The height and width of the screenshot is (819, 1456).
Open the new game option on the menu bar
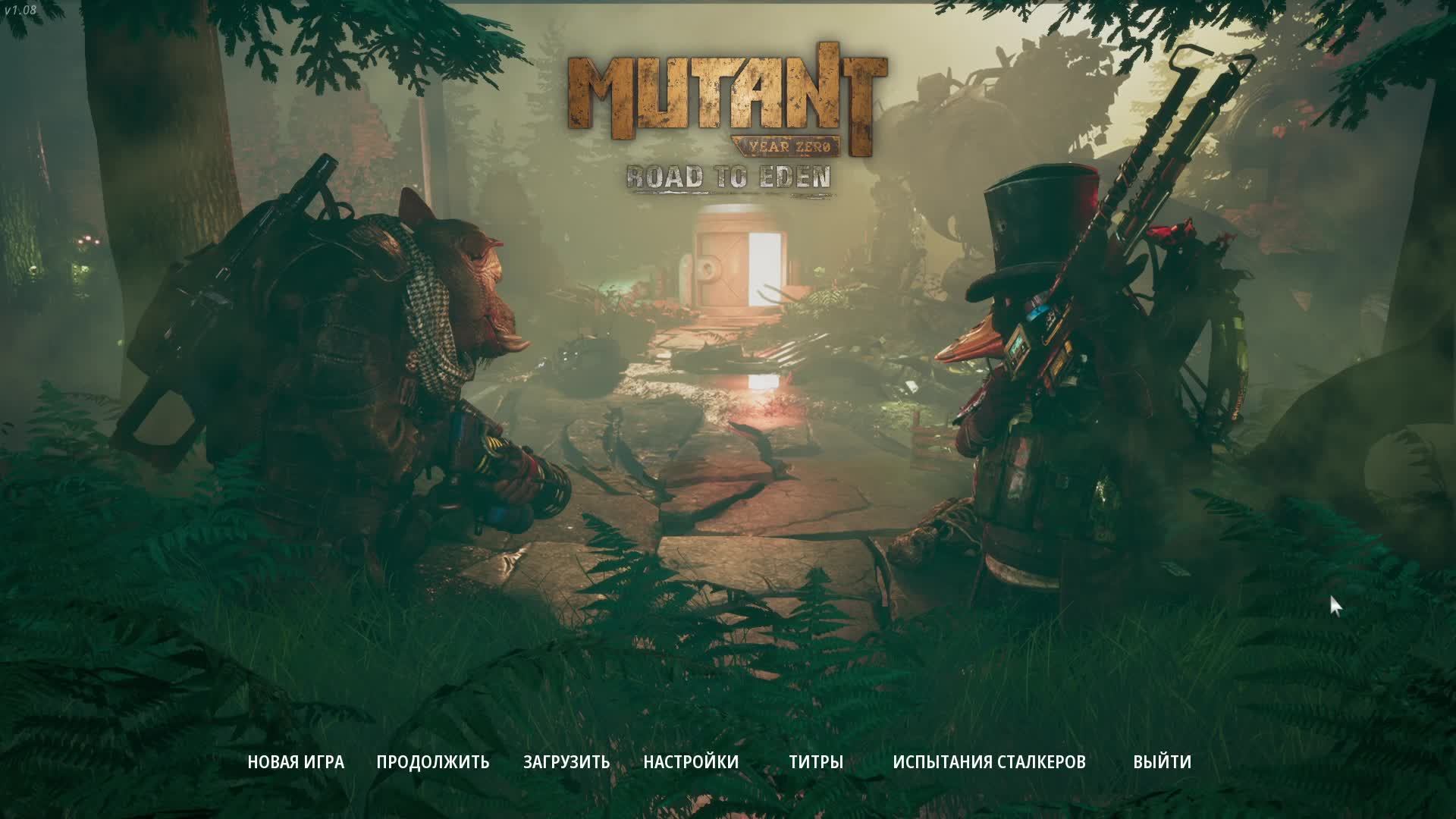click(294, 761)
